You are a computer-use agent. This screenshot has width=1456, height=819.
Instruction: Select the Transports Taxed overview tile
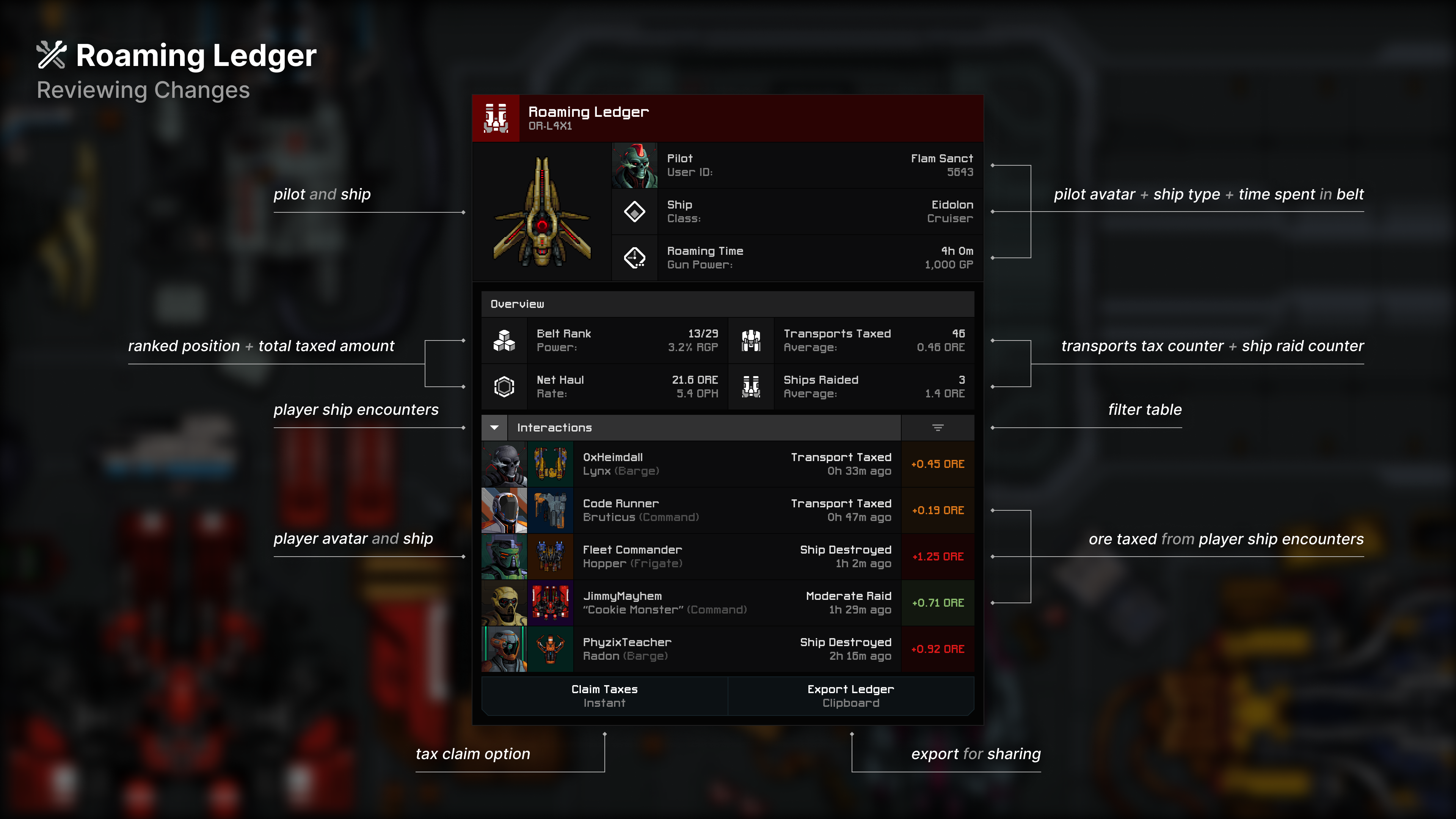pos(851,340)
